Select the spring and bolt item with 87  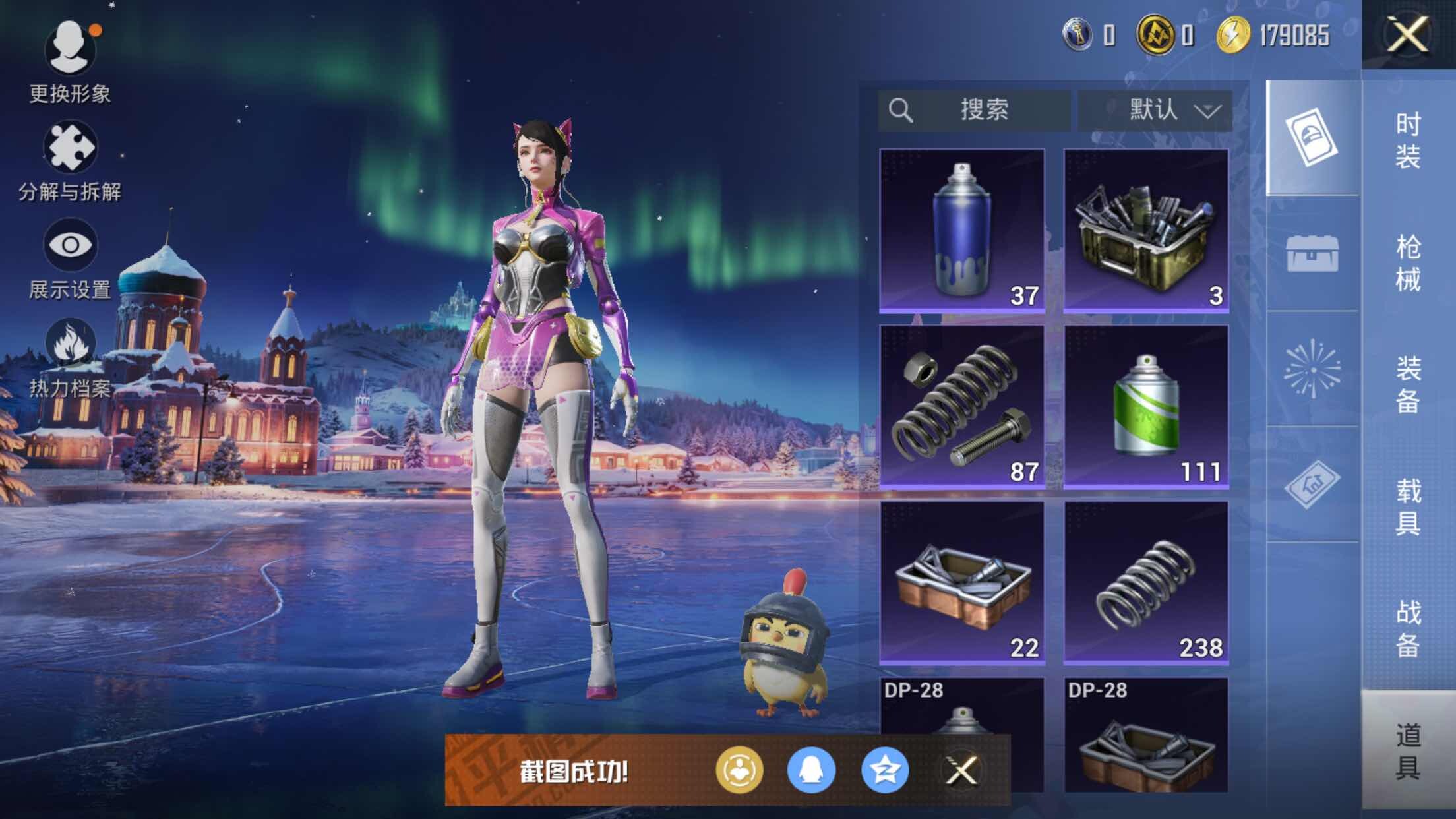tap(962, 406)
